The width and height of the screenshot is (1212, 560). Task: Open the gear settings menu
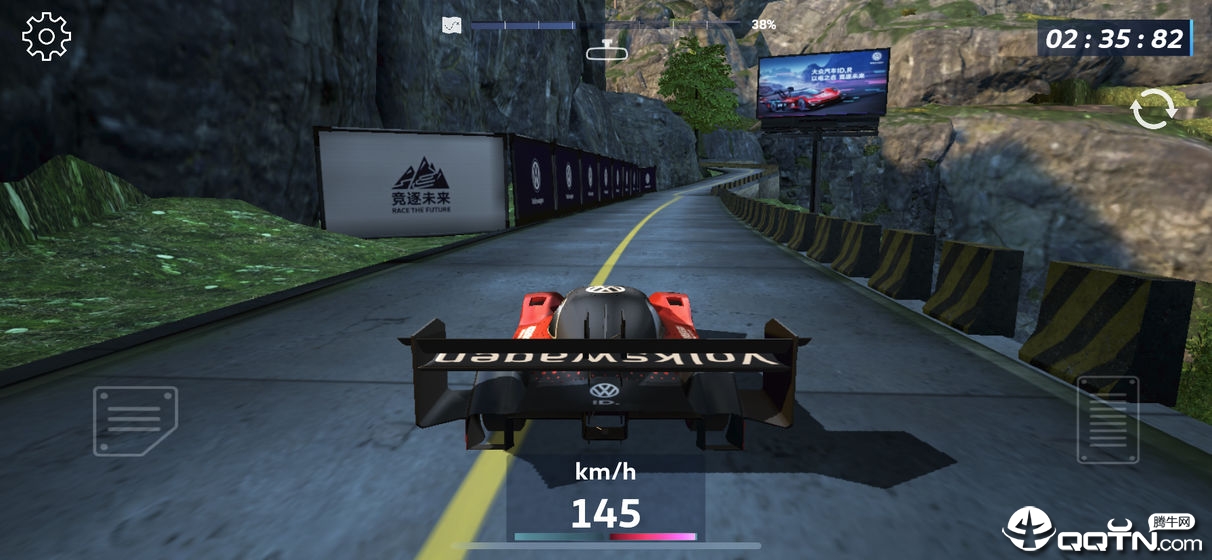pyautogui.click(x=47, y=37)
